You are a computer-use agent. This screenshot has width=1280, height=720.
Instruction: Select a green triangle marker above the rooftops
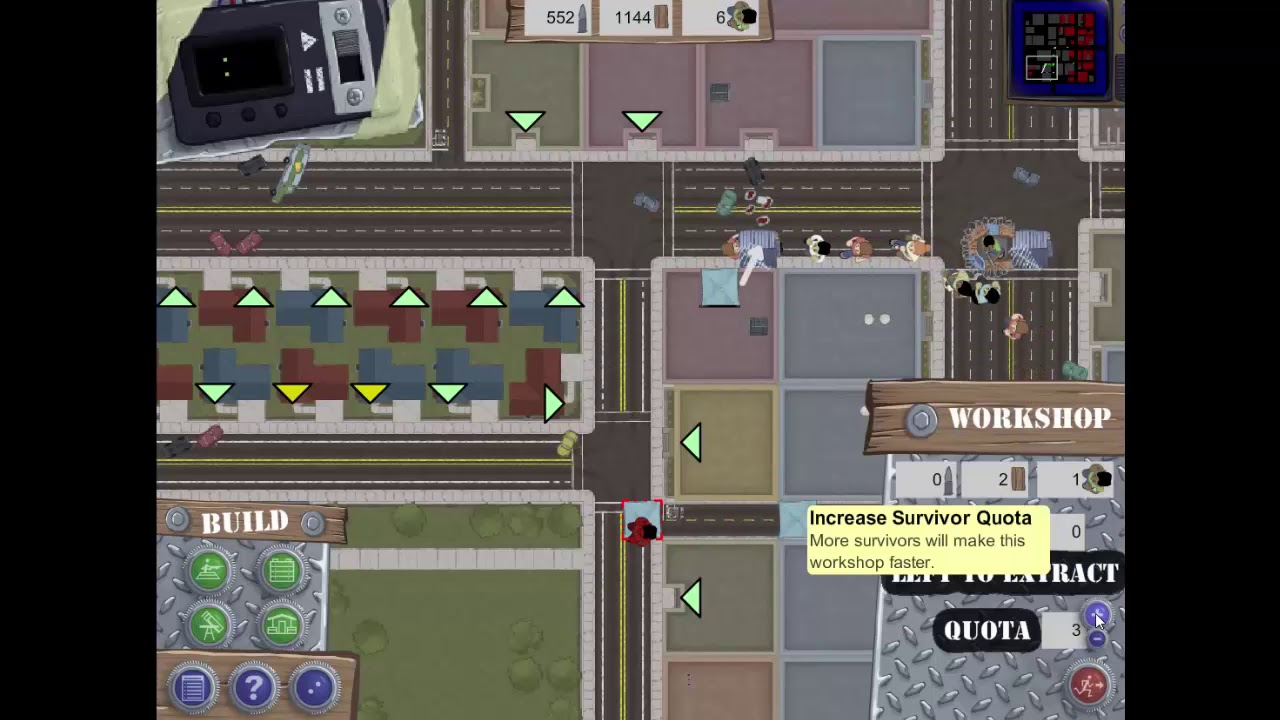(333, 296)
